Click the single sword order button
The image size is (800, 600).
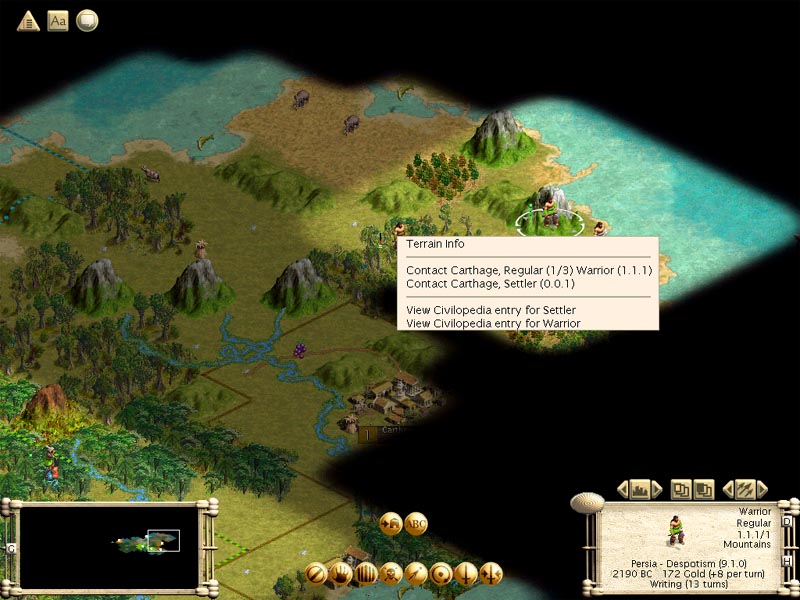pos(466,574)
